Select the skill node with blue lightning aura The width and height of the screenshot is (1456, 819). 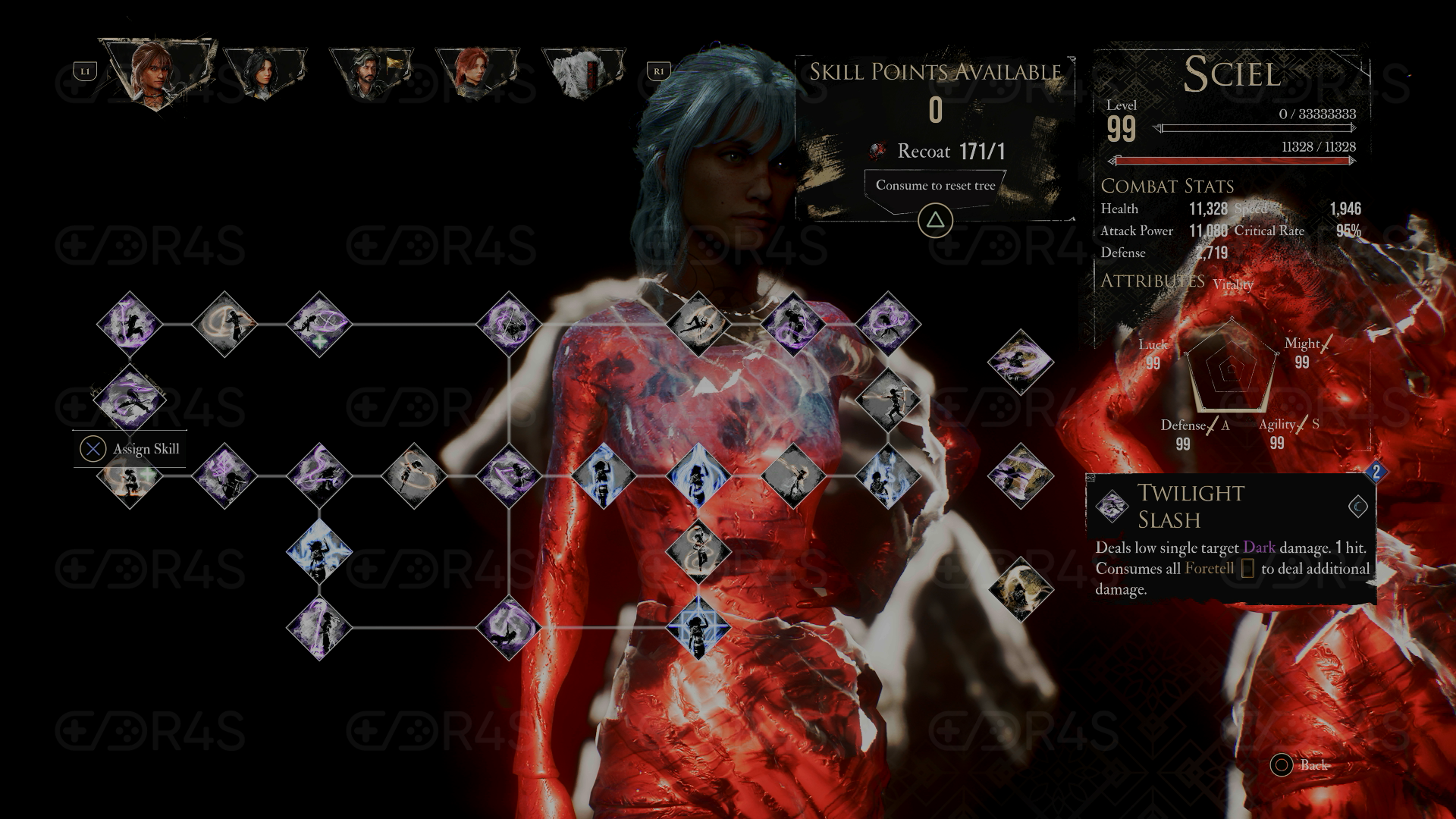(319, 551)
